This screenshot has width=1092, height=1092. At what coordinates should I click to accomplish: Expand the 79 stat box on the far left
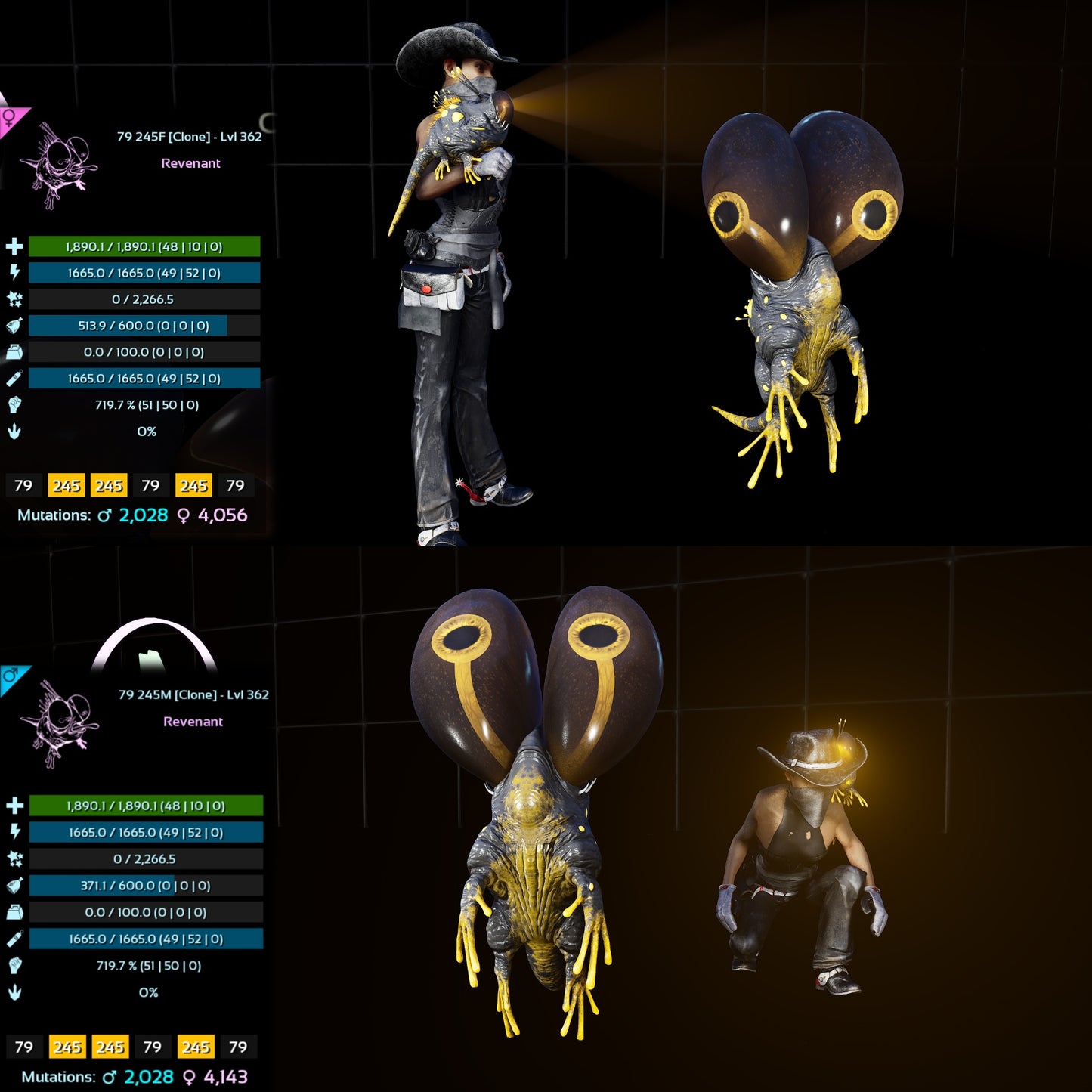24,486
